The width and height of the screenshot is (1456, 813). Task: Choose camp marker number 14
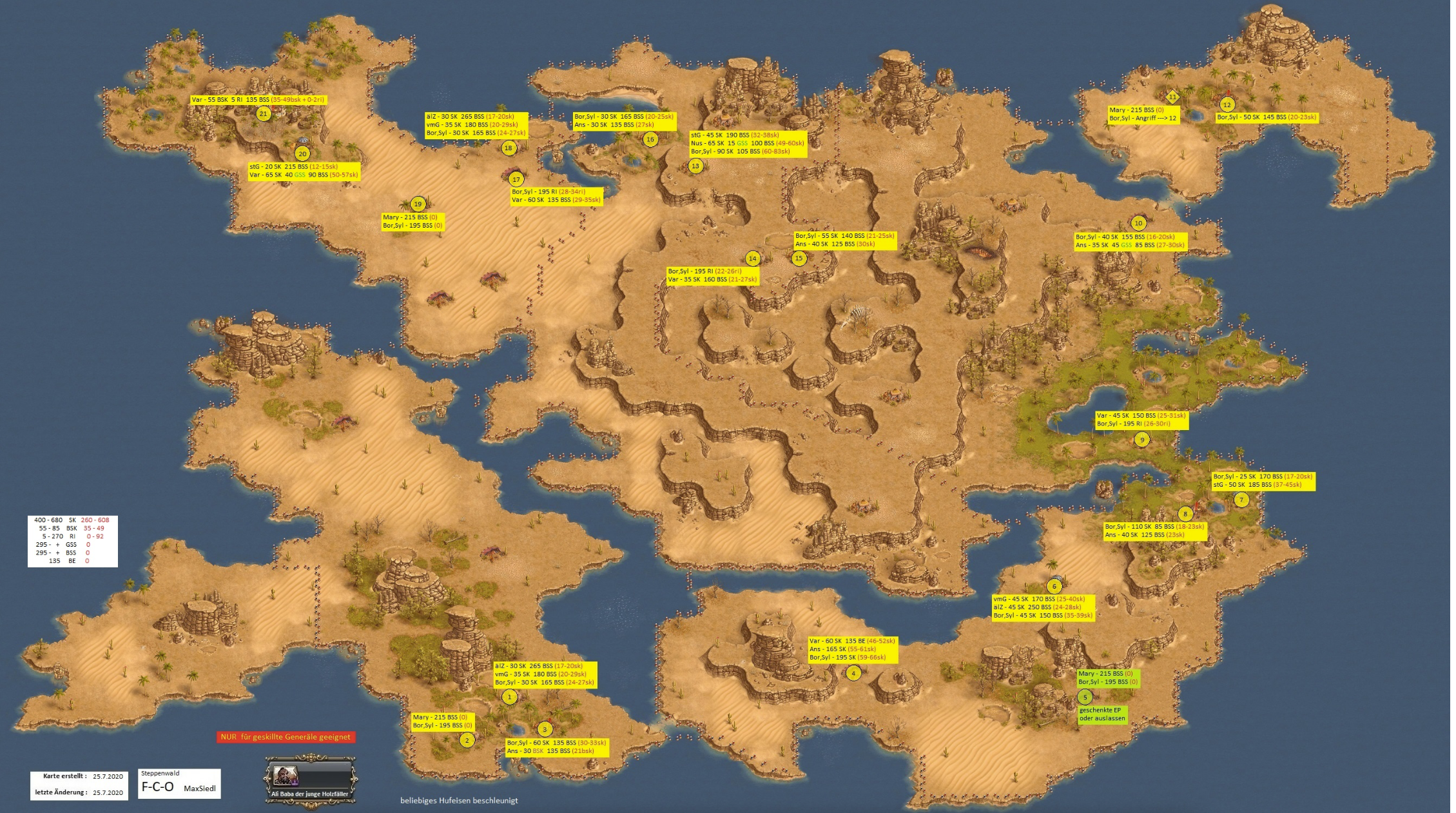(x=752, y=259)
